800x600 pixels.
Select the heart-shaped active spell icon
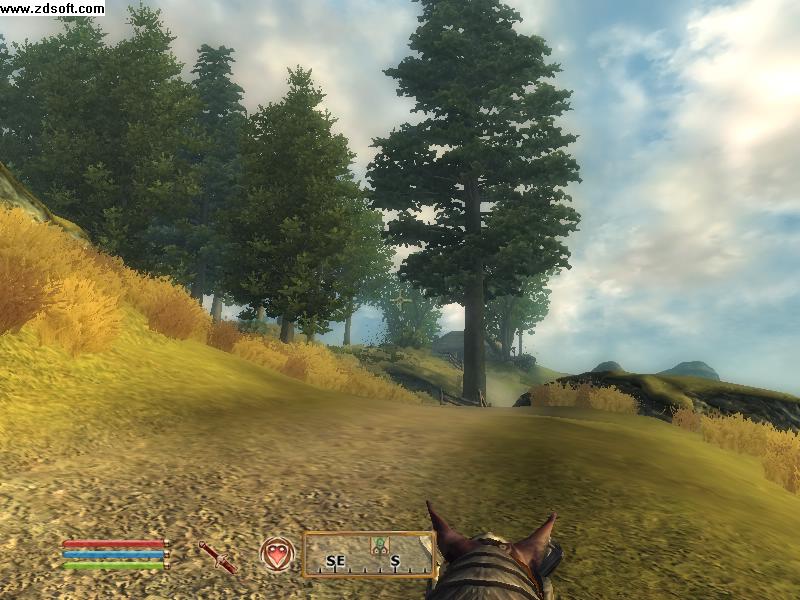tap(277, 554)
